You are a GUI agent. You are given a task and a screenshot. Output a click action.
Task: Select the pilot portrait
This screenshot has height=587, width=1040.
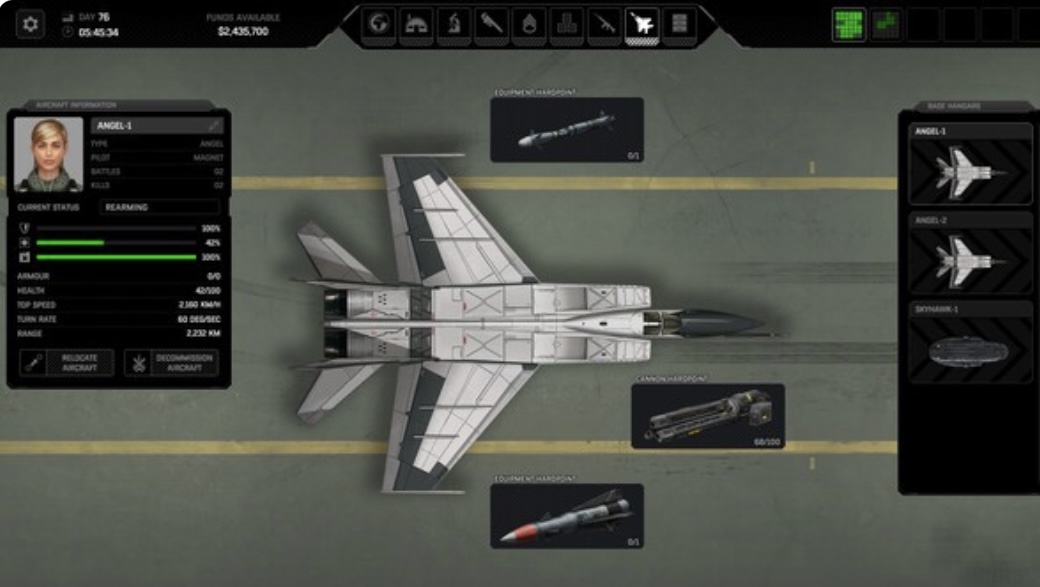(48, 154)
